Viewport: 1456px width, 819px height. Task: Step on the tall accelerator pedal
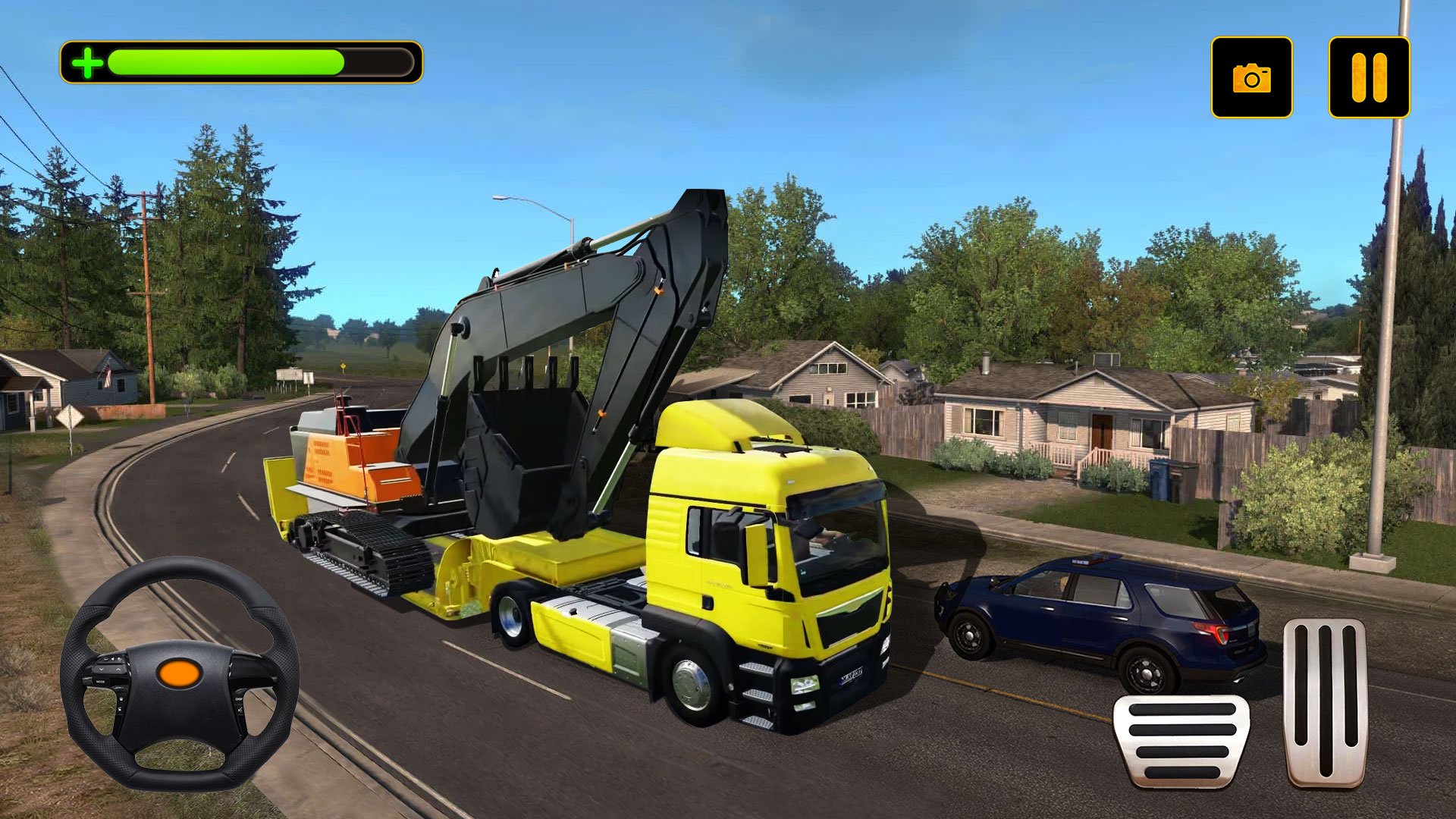click(x=1325, y=702)
